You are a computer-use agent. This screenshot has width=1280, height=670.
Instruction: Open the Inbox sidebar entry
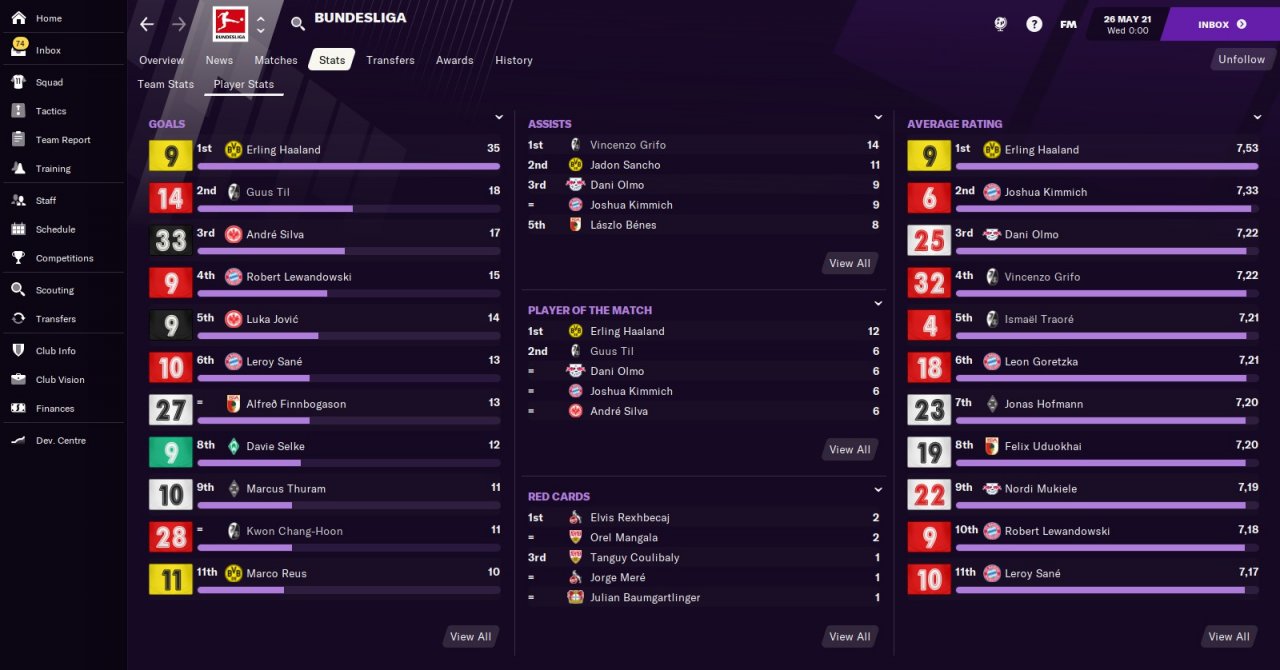point(48,50)
